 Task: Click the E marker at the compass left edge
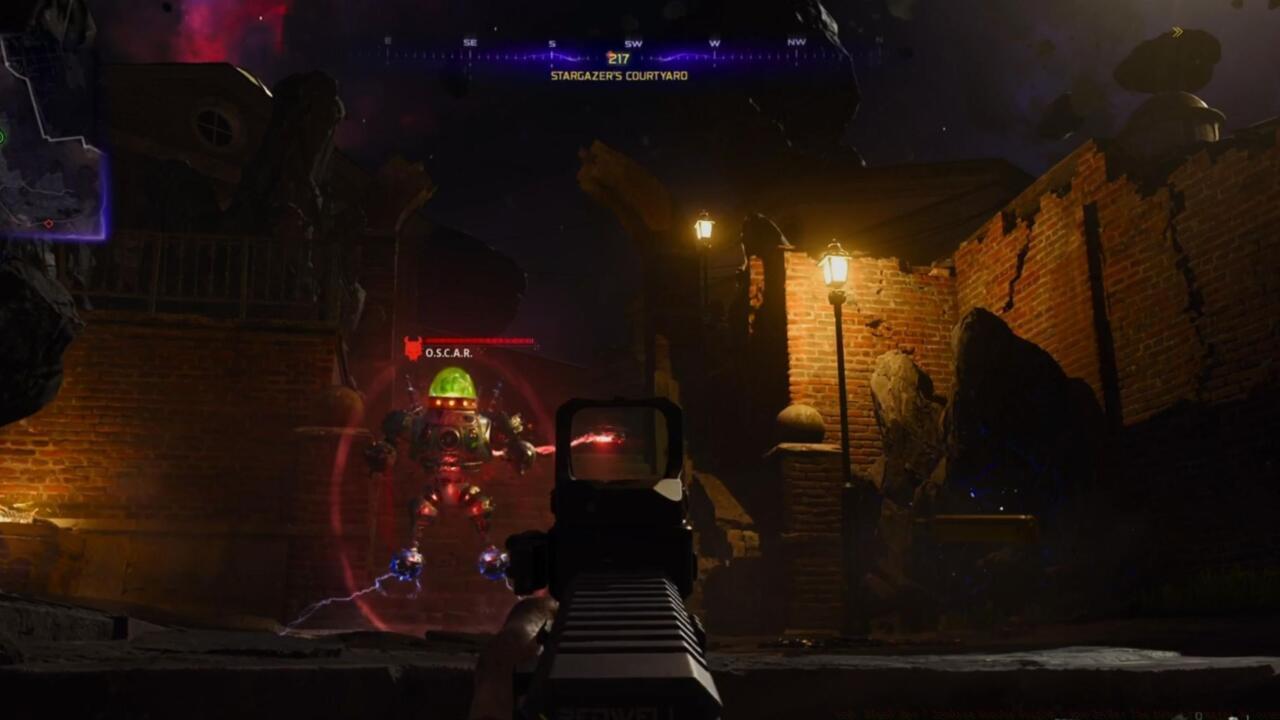click(x=387, y=41)
